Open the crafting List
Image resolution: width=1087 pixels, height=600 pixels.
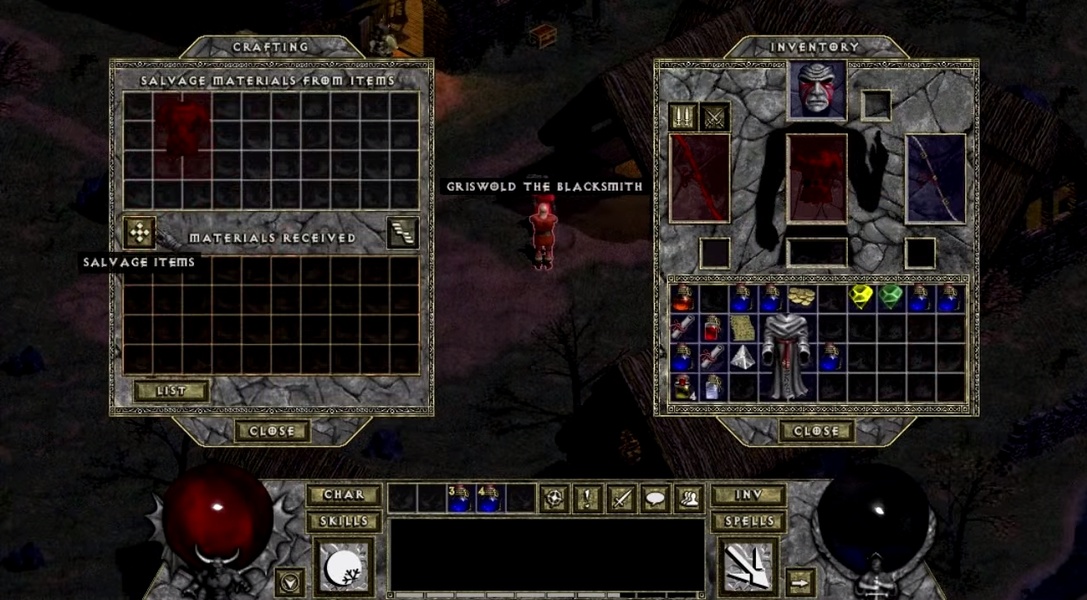[x=171, y=391]
